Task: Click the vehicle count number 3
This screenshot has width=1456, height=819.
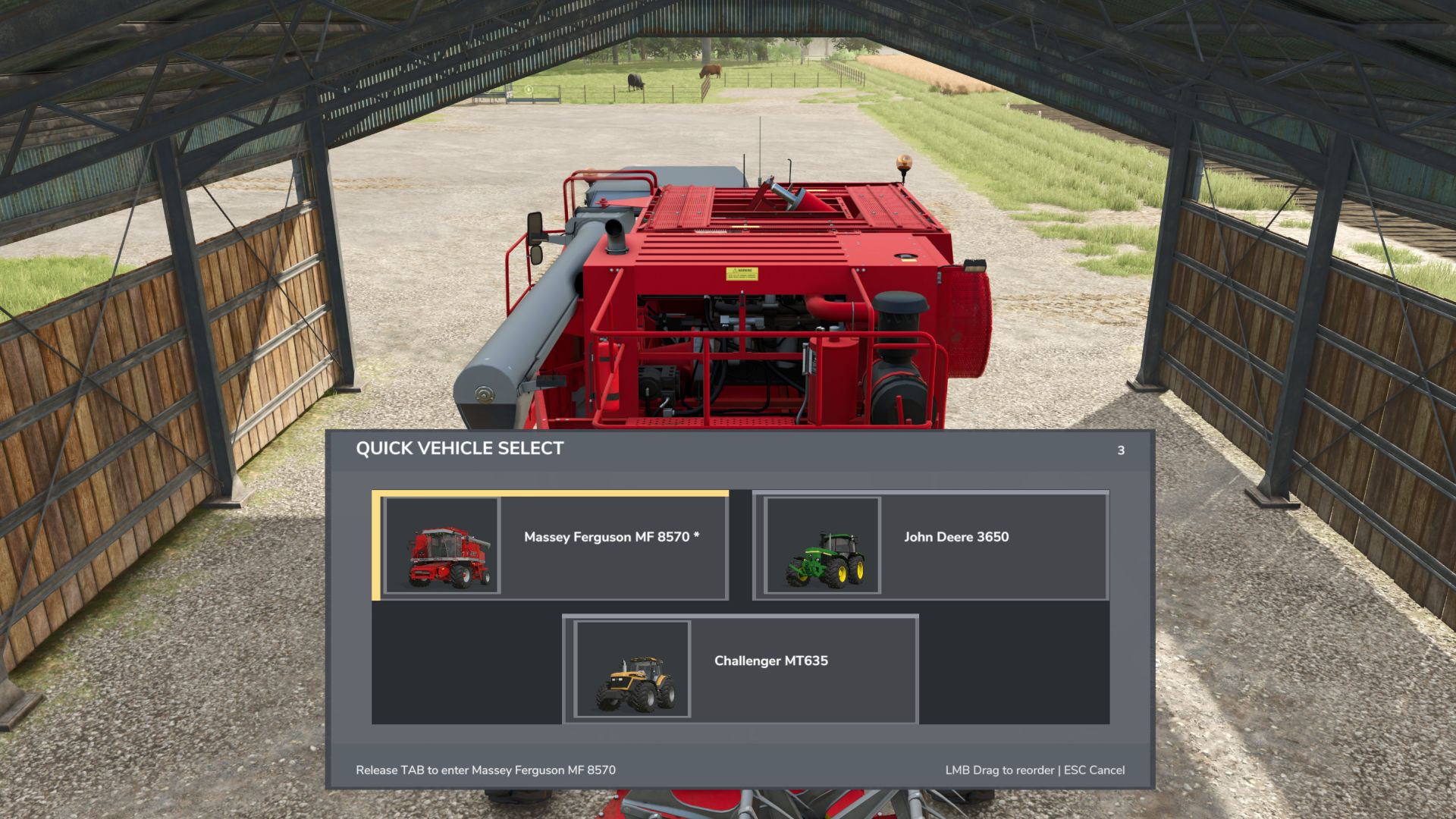Action: 1121,450
